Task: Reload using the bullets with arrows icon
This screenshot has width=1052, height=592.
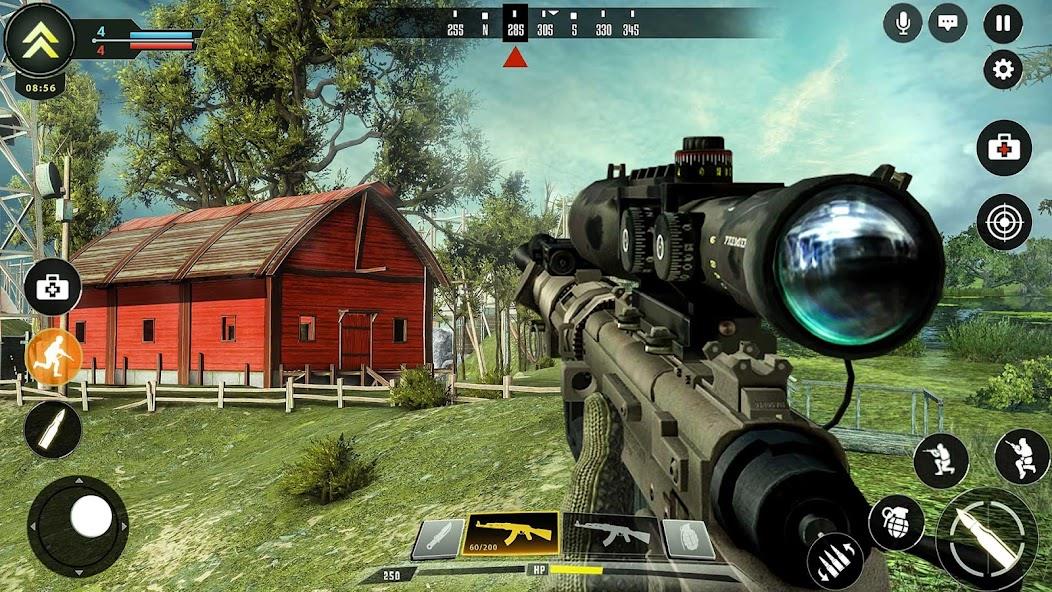Action: [836, 561]
